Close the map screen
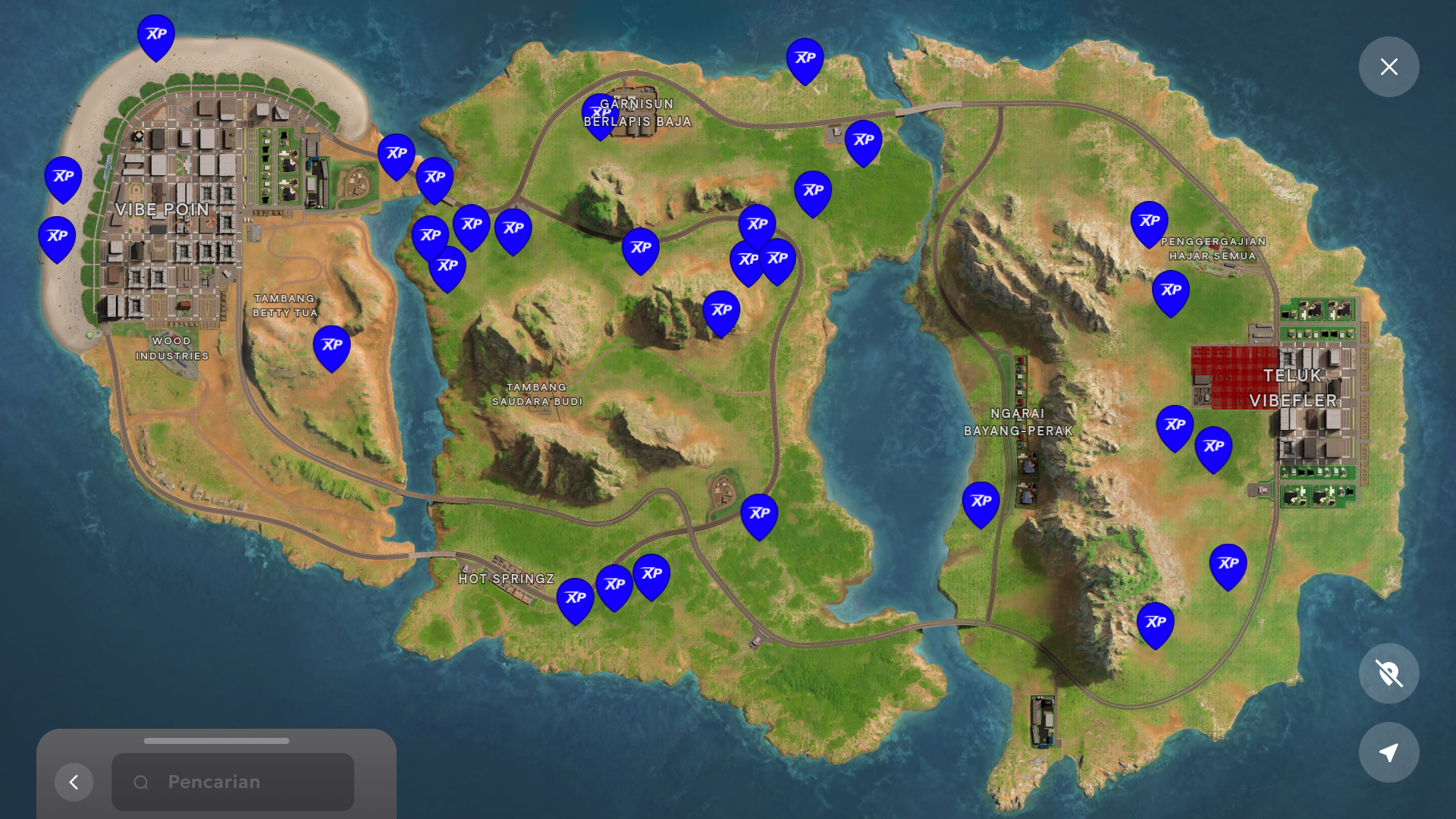1456x819 pixels. (x=1389, y=67)
